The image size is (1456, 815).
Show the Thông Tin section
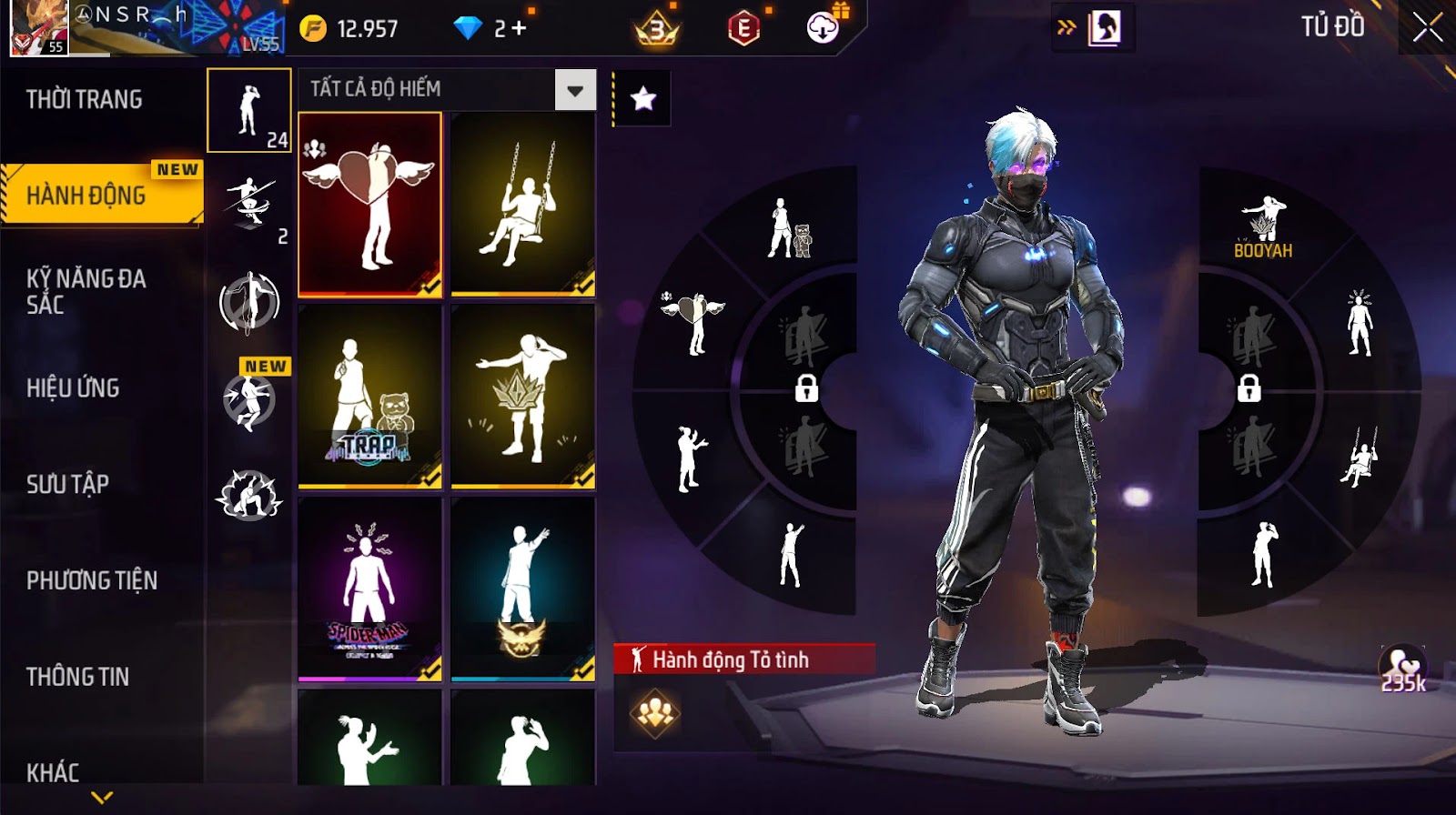77,677
